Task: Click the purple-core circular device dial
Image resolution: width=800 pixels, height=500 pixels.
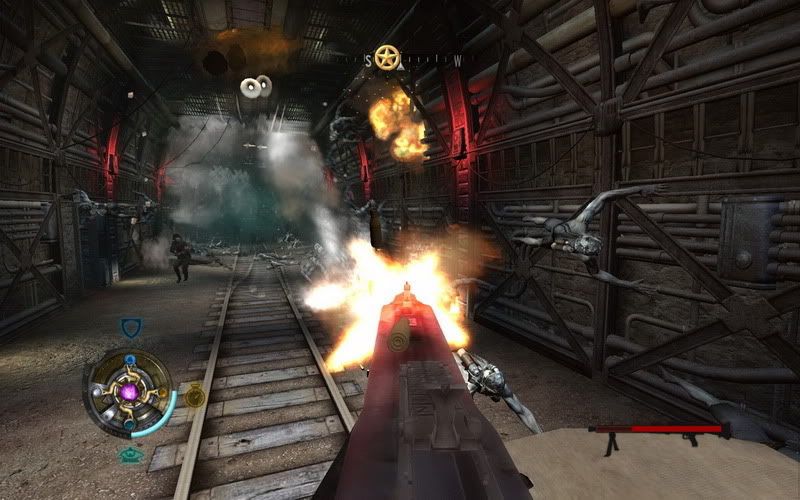Action: point(130,392)
